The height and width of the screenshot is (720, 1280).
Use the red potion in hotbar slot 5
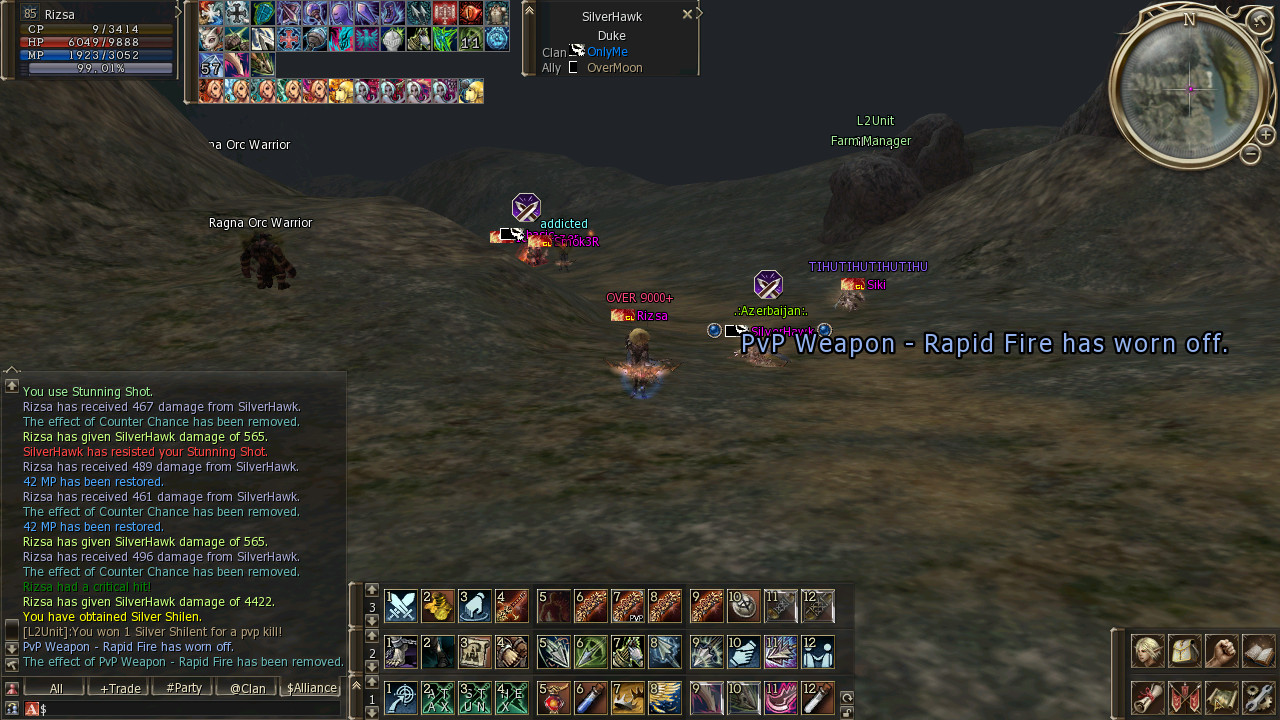554,698
